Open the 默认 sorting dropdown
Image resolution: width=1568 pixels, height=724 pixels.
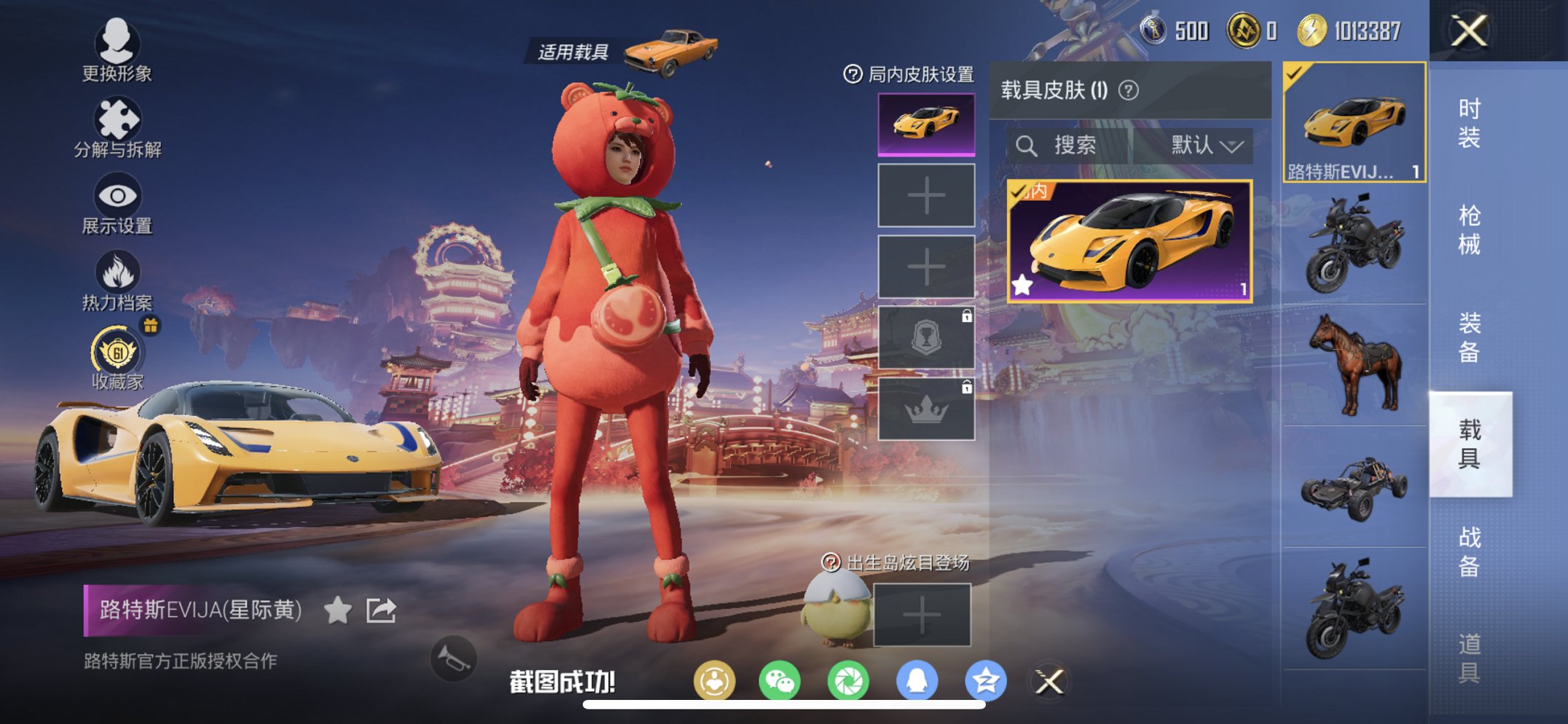[x=1205, y=144]
